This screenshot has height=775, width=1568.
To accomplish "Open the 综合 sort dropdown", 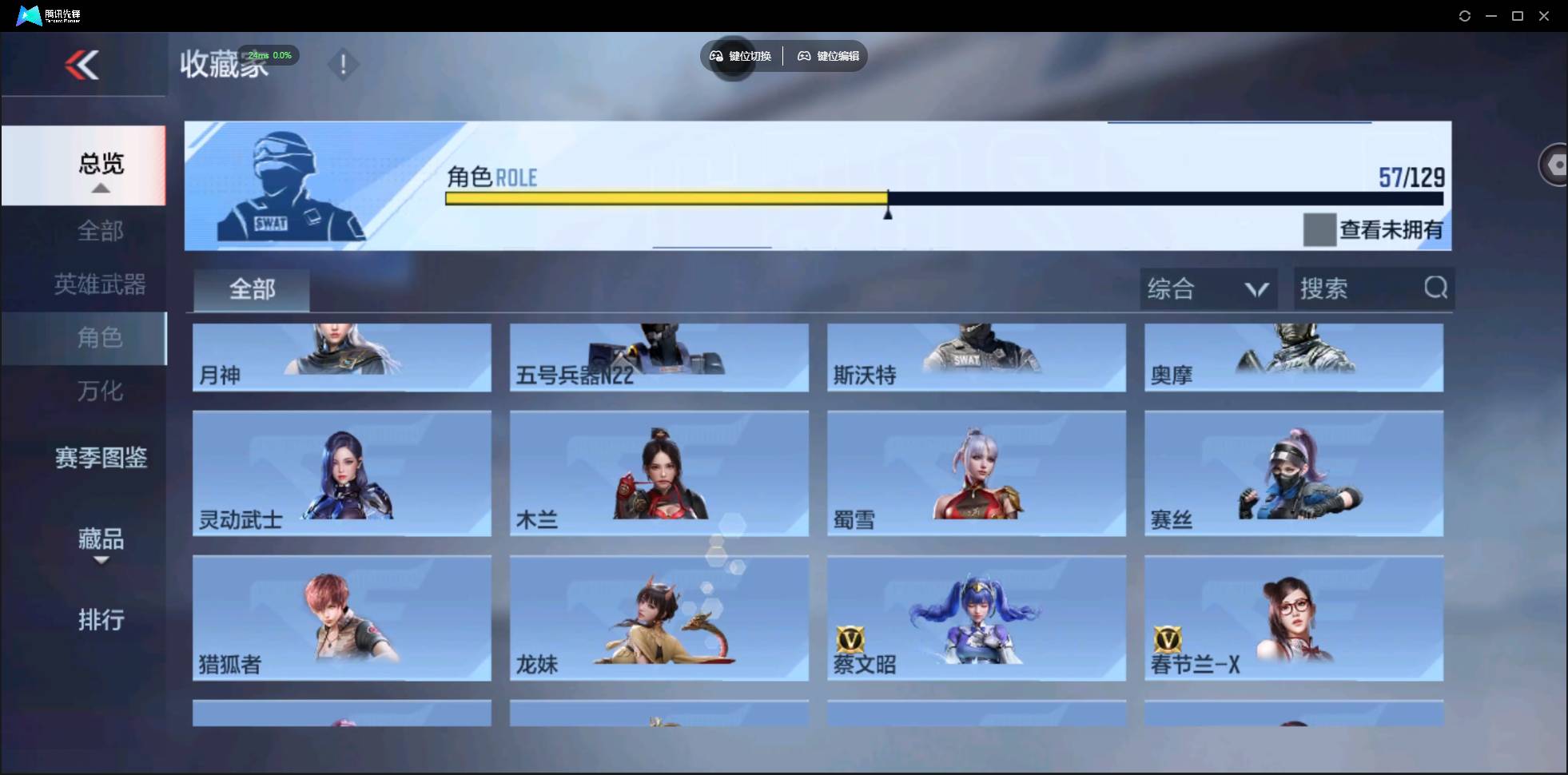I will coord(1208,288).
